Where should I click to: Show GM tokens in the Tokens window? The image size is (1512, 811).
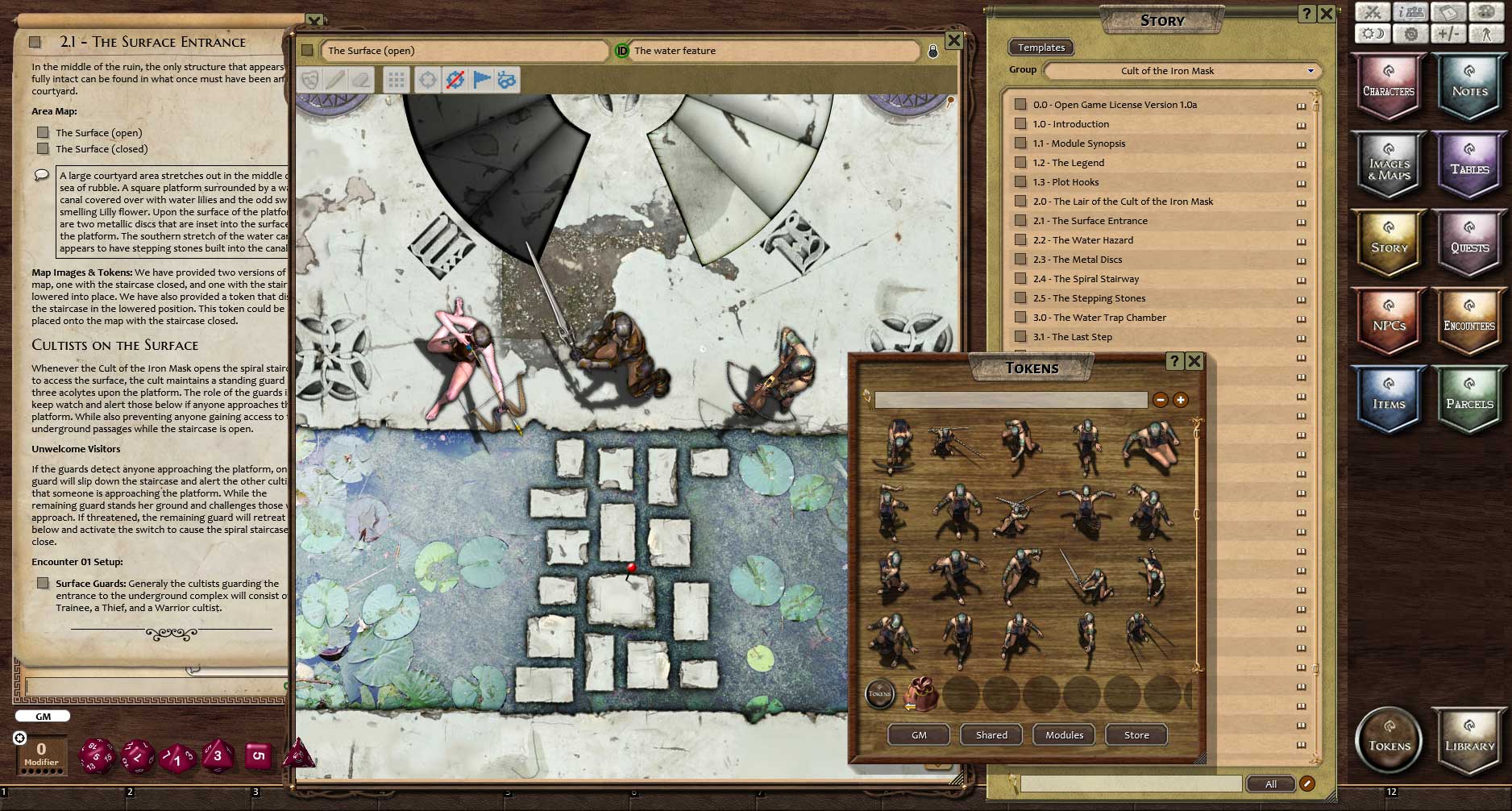[919, 735]
